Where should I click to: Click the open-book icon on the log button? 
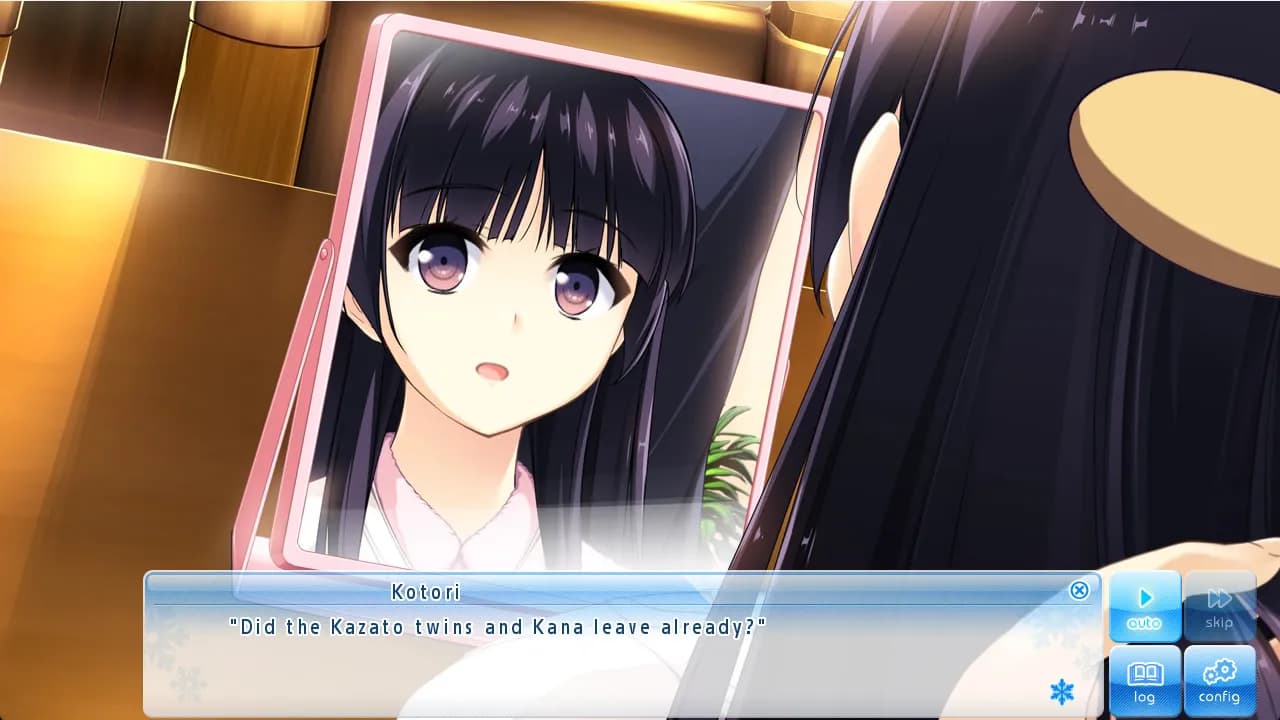click(1144, 673)
